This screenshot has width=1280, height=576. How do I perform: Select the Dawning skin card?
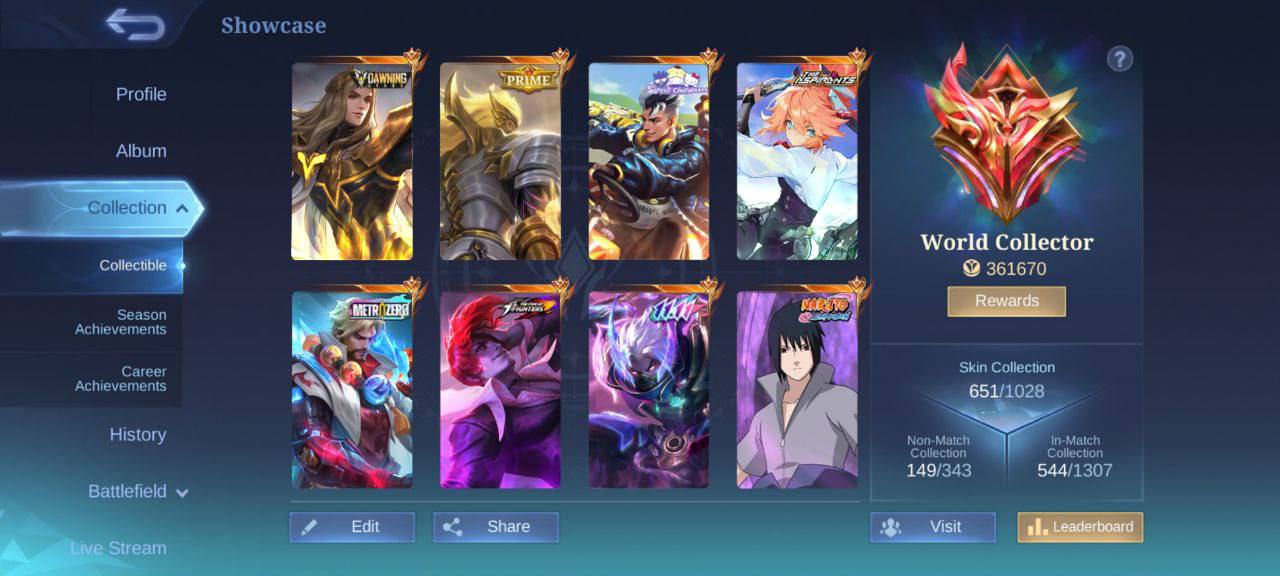(x=352, y=162)
